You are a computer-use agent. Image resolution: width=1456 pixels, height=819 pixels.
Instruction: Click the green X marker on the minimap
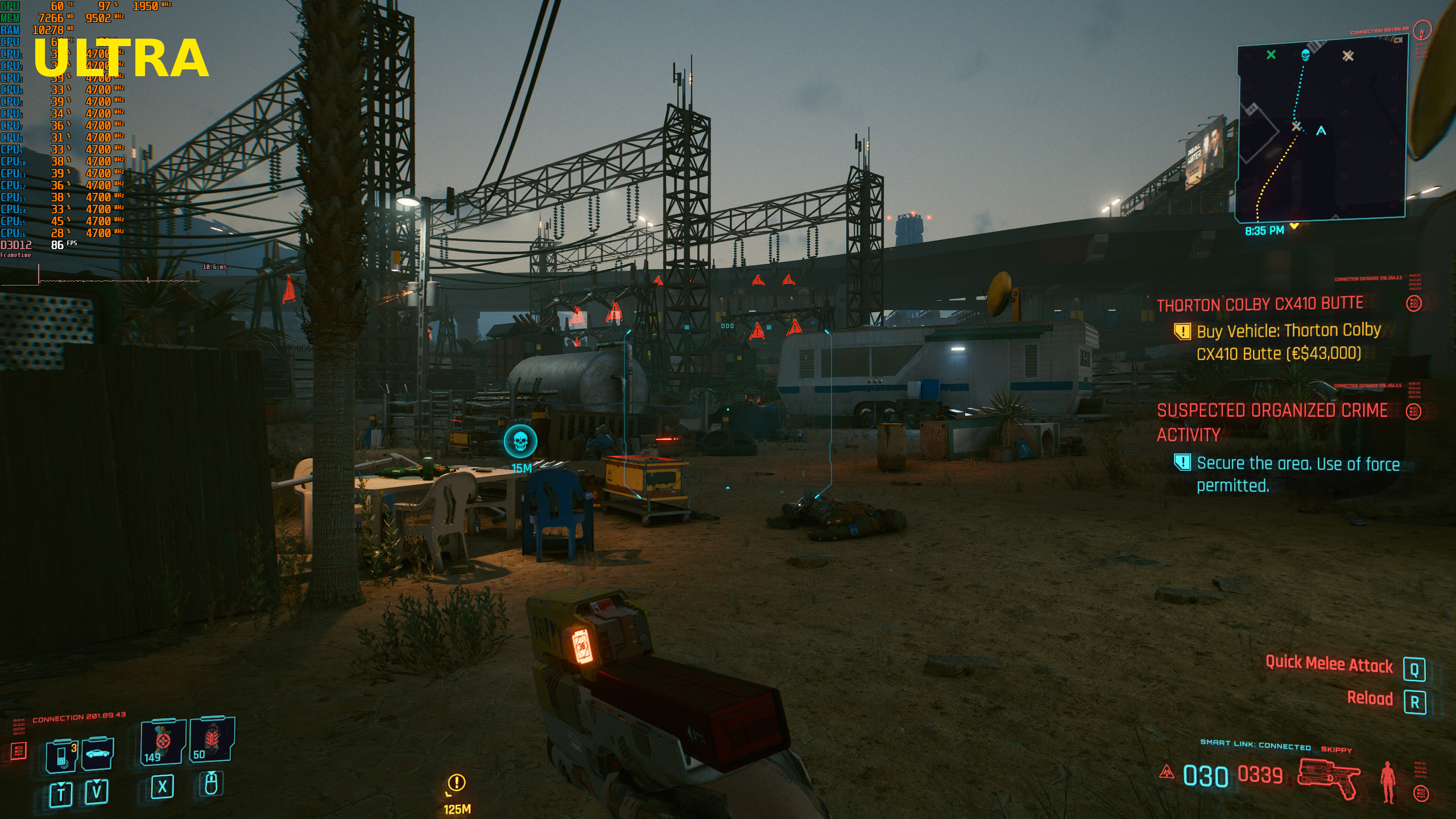point(1271,55)
